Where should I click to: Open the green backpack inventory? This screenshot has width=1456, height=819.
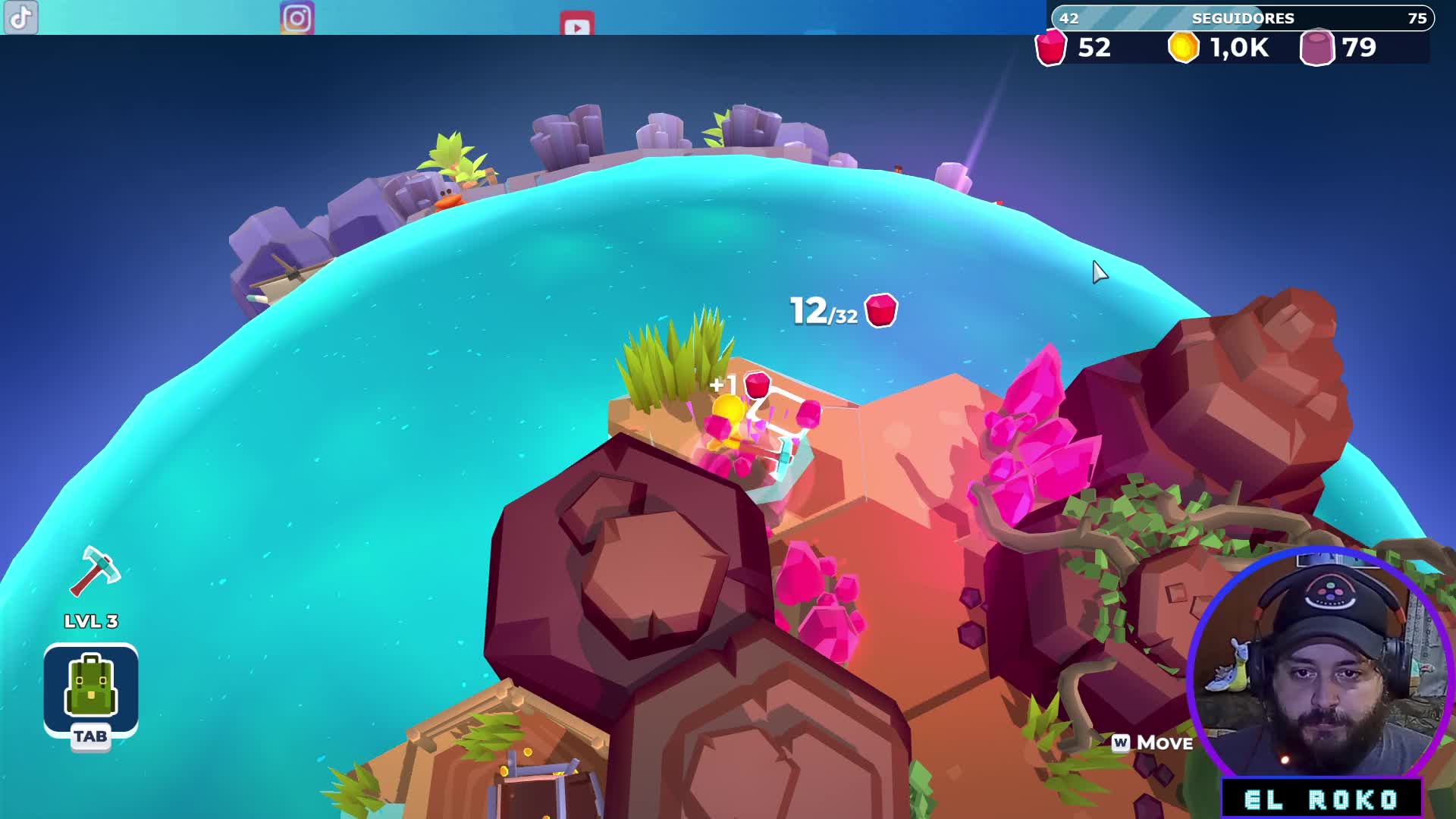click(91, 687)
